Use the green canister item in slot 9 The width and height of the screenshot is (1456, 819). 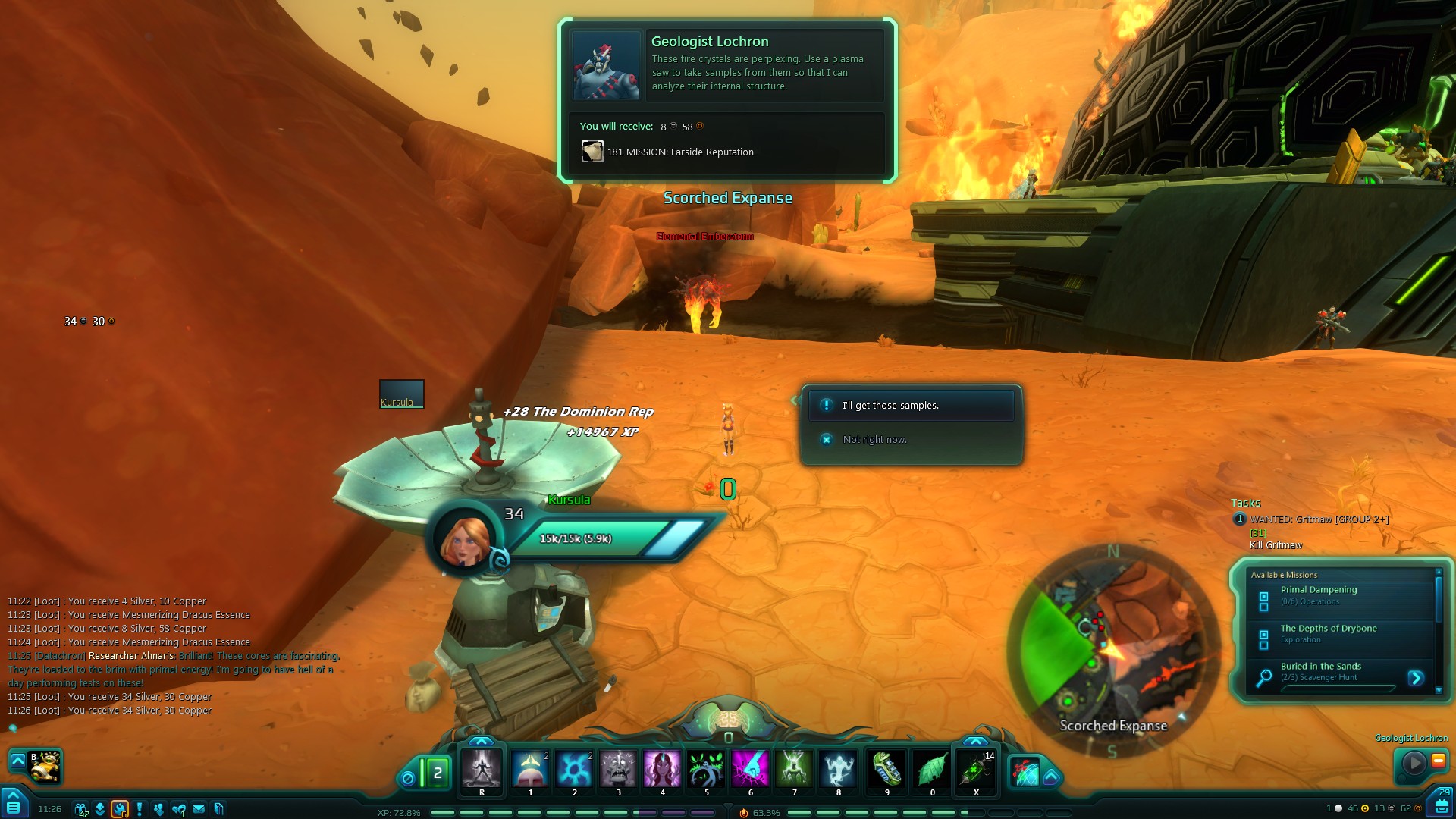tap(886, 769)
